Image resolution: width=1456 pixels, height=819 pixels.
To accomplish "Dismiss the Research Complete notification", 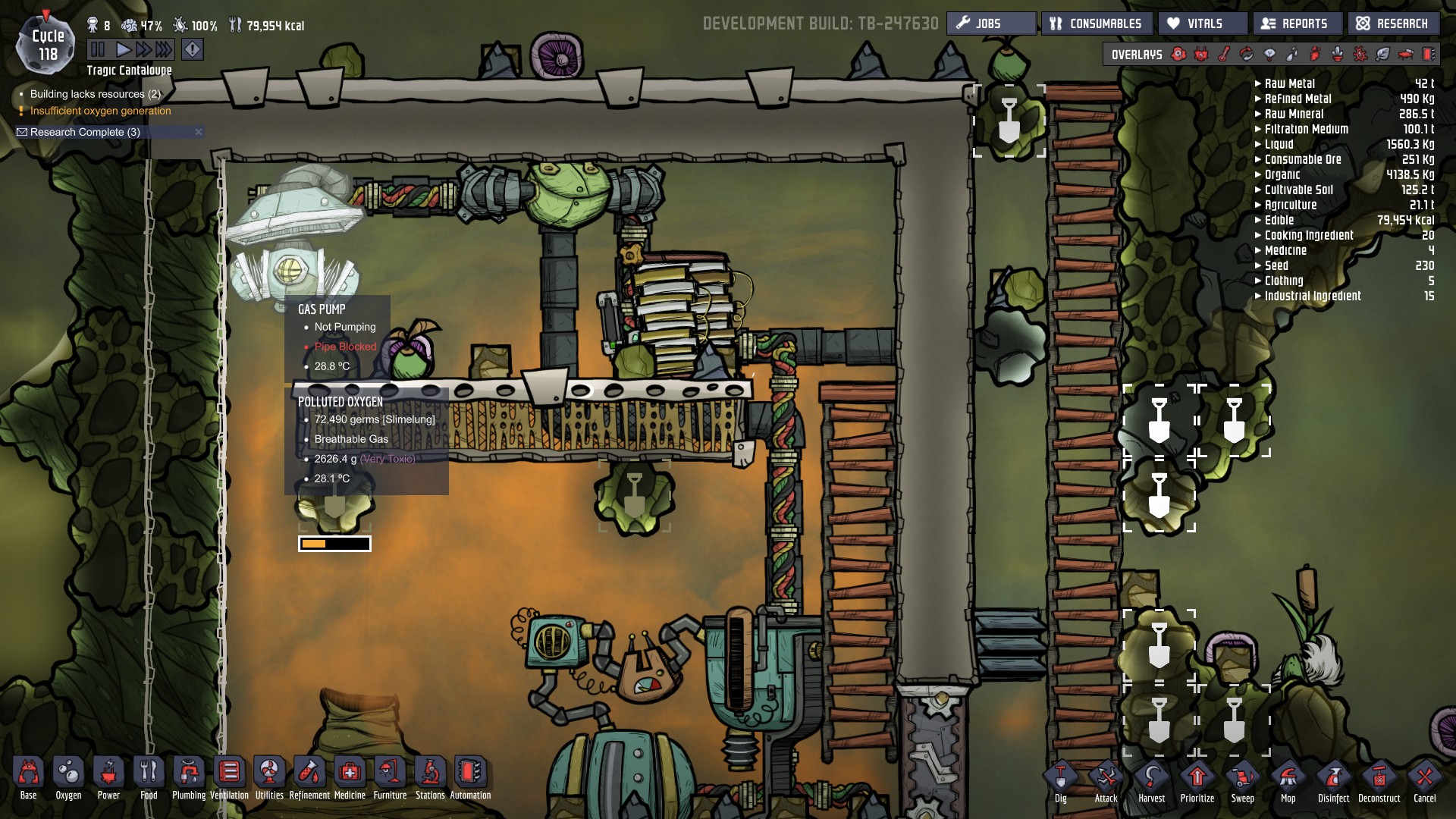I will click(197, 131).
